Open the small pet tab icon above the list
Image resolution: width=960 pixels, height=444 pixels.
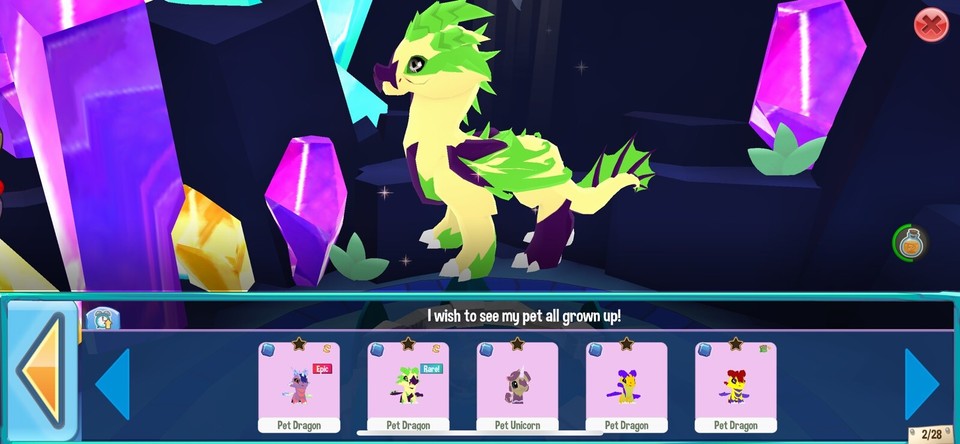tap(102, 319)
